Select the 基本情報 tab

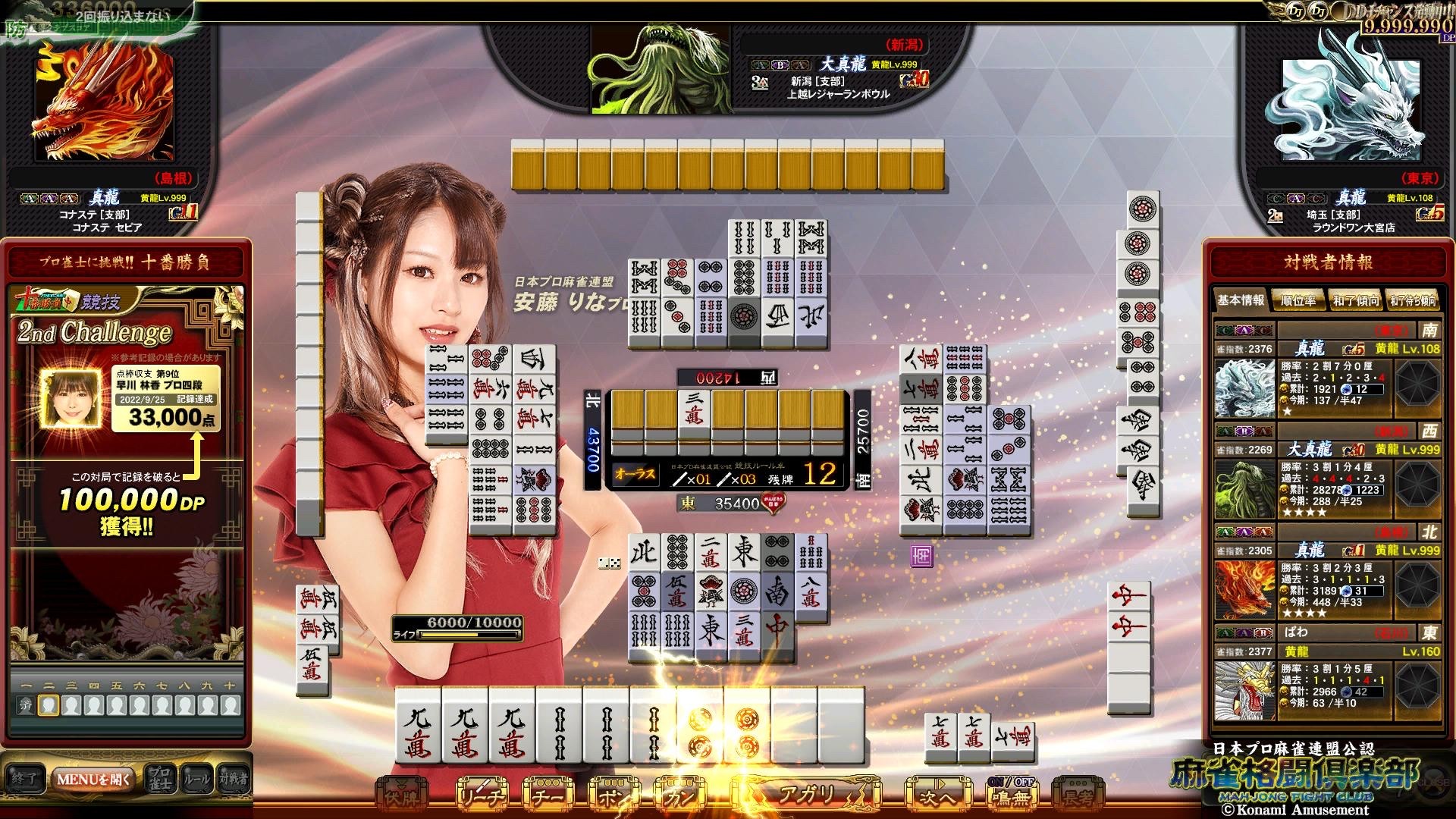(1241, 300)
